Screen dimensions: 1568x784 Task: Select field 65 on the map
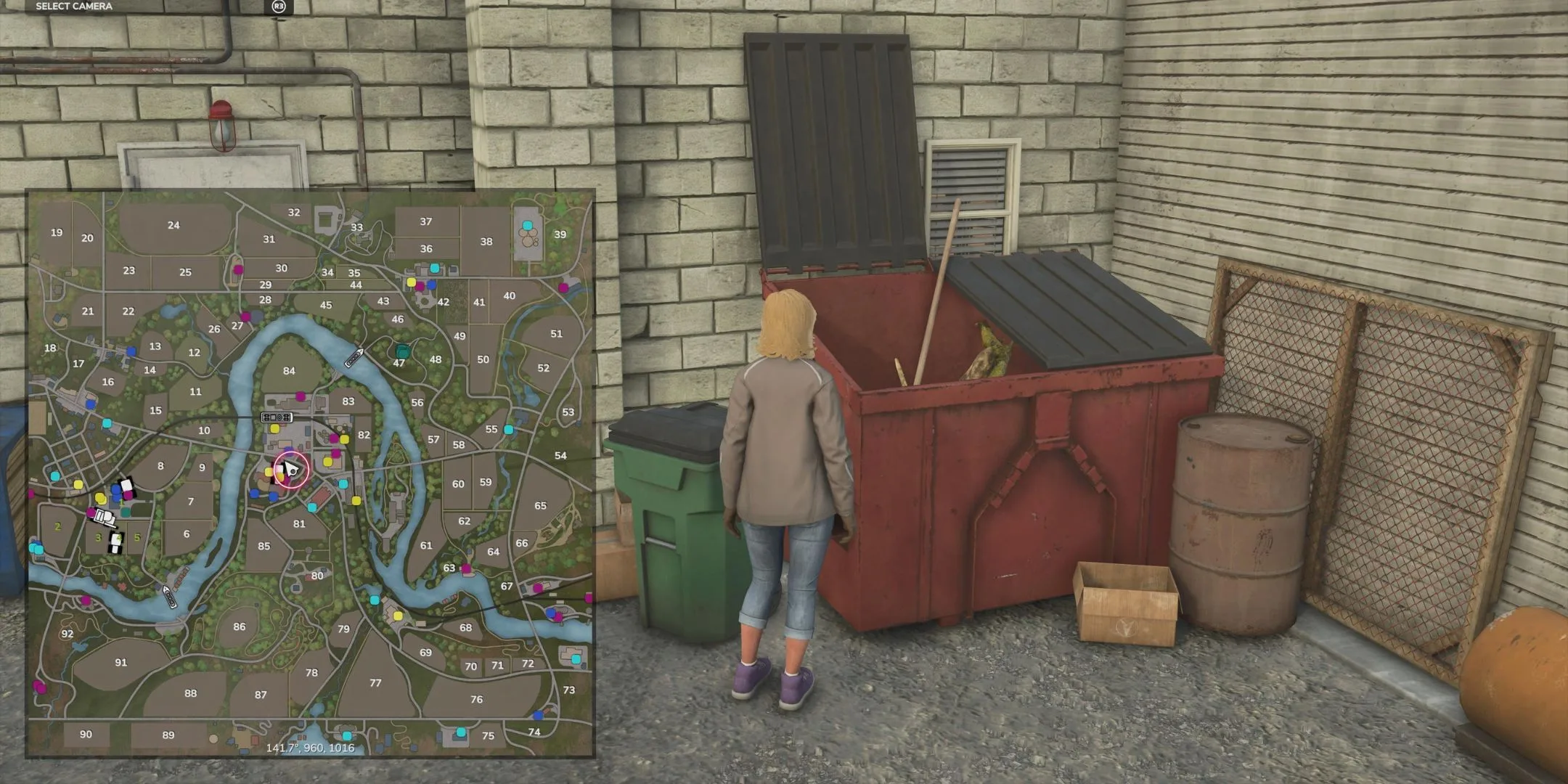click(540, 505)
